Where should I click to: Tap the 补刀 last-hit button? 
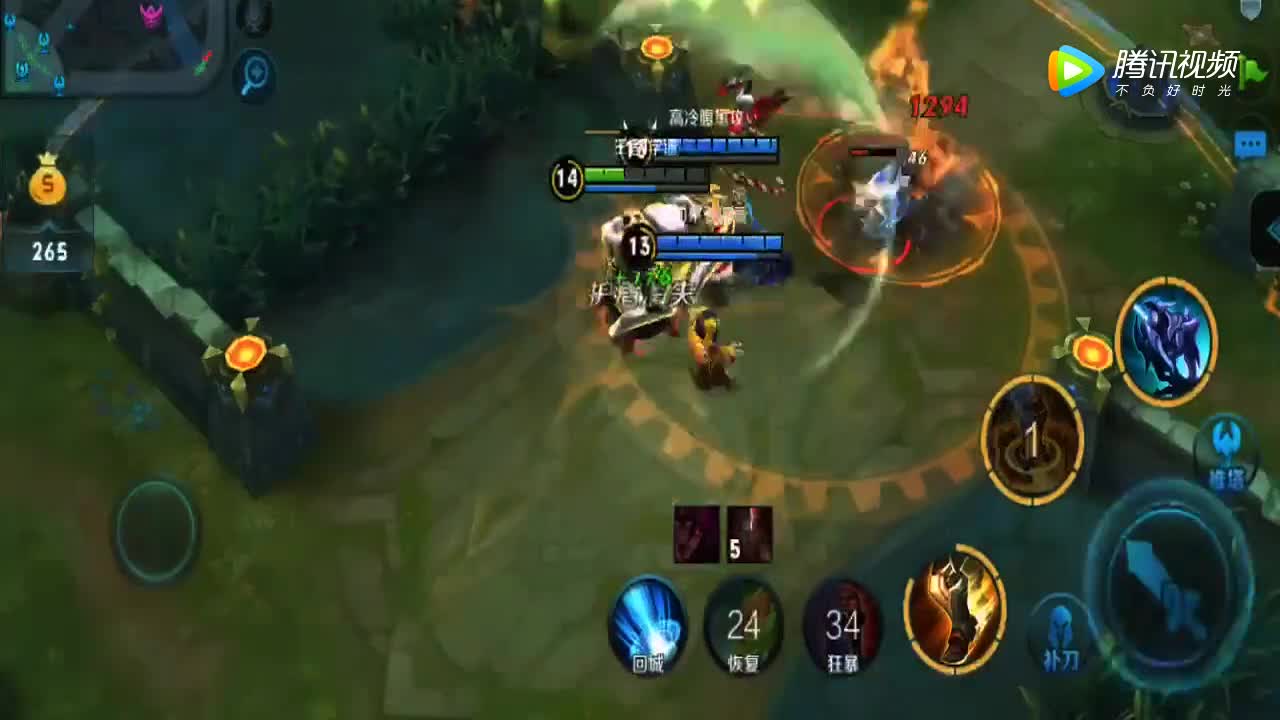coord(1061,635)
